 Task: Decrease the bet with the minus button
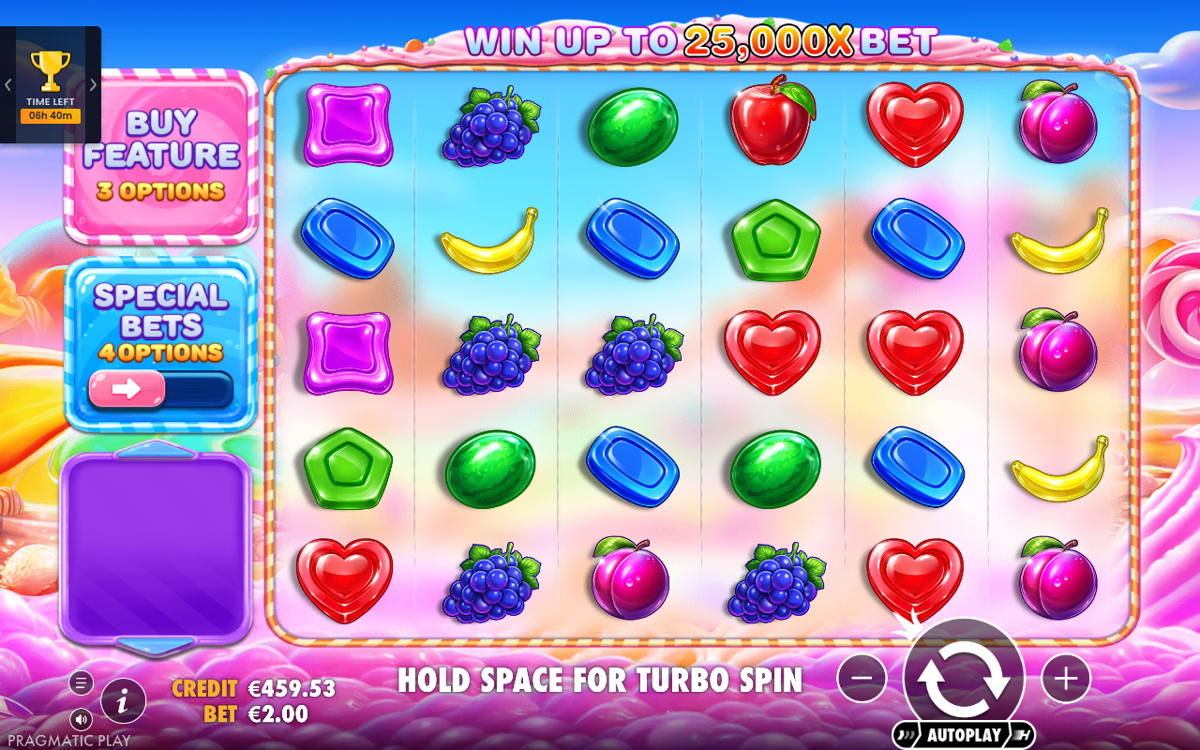[862, 679]
